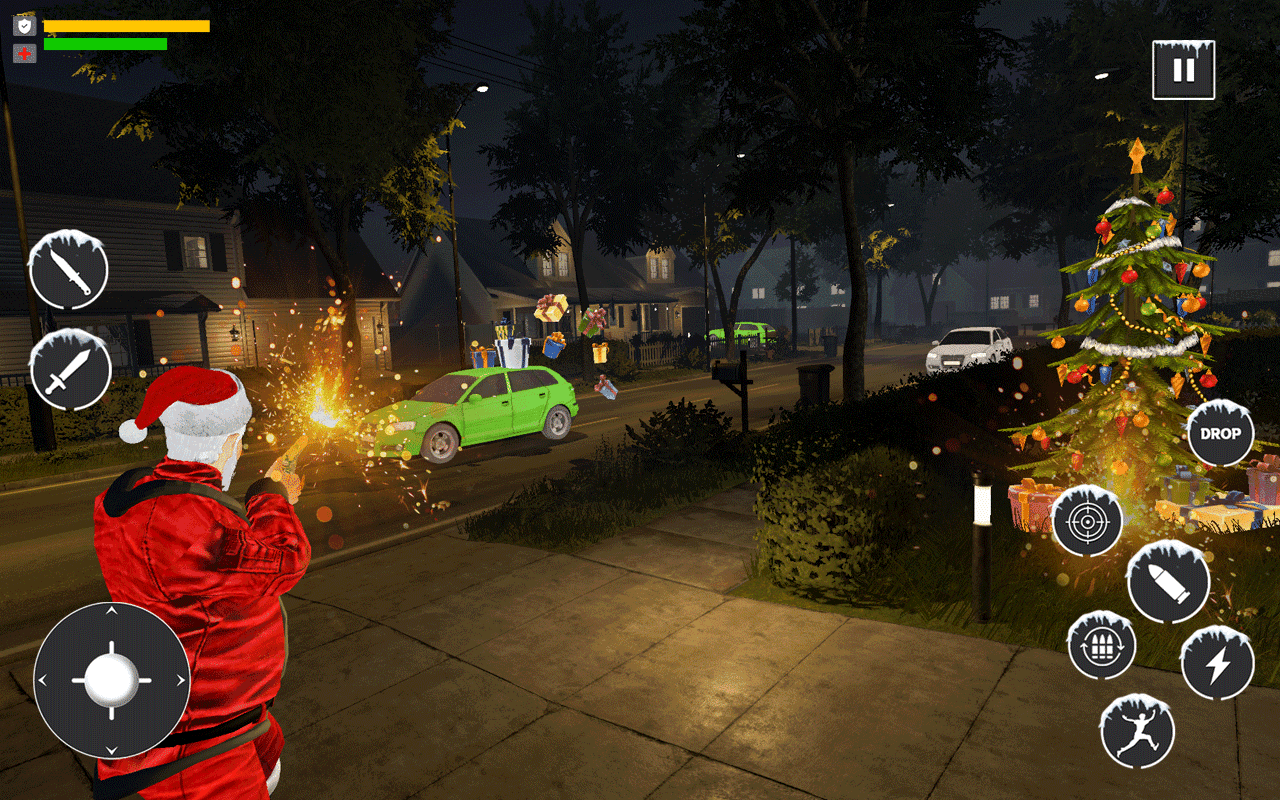Tap the DROP button
1280x800 pixels.
coord(1220,433)
